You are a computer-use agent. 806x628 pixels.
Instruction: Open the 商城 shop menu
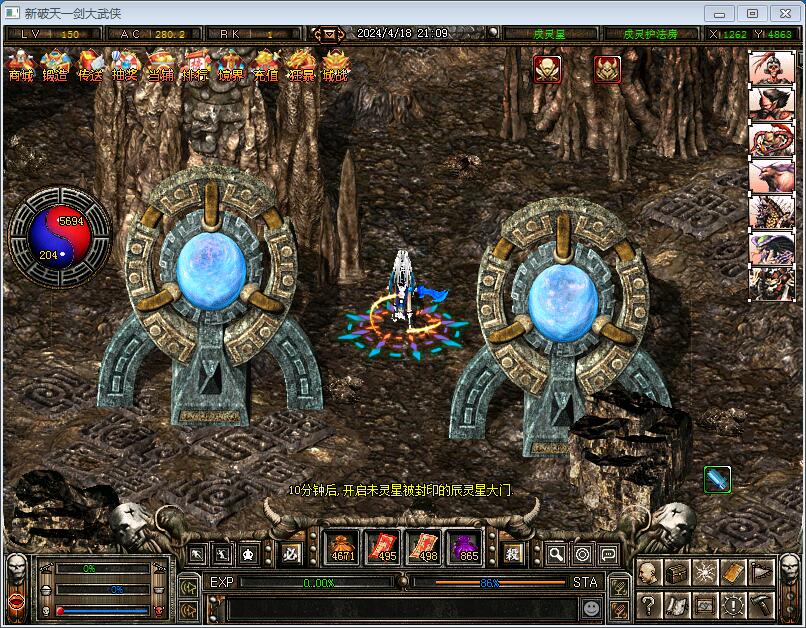[x=21, y=66]
